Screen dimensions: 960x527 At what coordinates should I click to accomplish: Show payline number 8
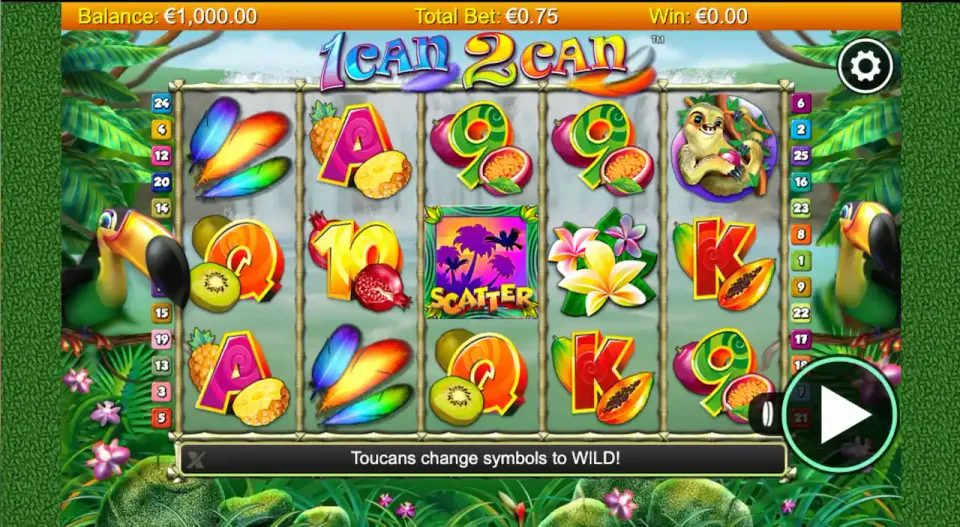coord(800,235)
